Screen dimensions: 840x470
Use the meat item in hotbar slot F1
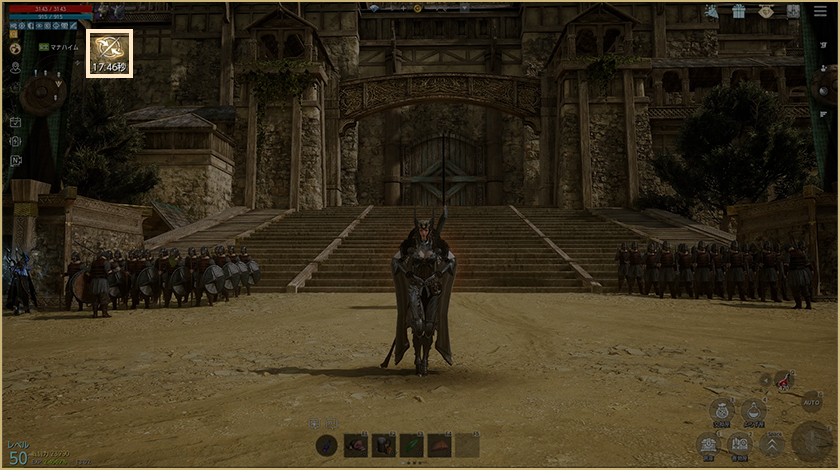pos(356,445)
